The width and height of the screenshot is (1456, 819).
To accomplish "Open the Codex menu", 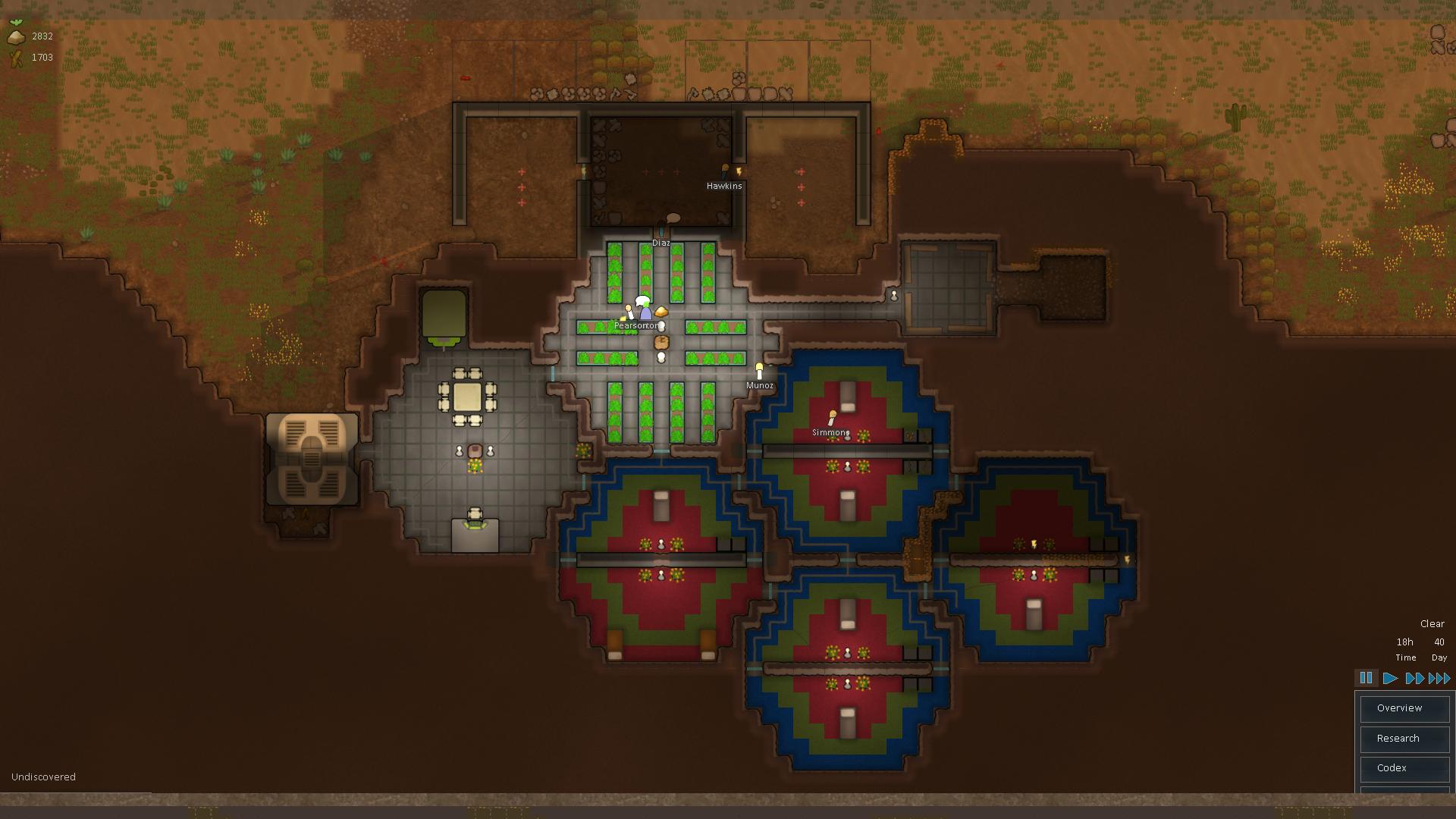I will [1404, 768].
